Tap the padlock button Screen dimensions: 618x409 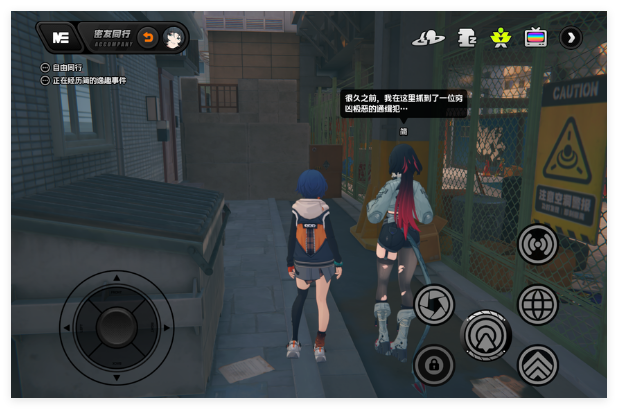coord(434,365)
